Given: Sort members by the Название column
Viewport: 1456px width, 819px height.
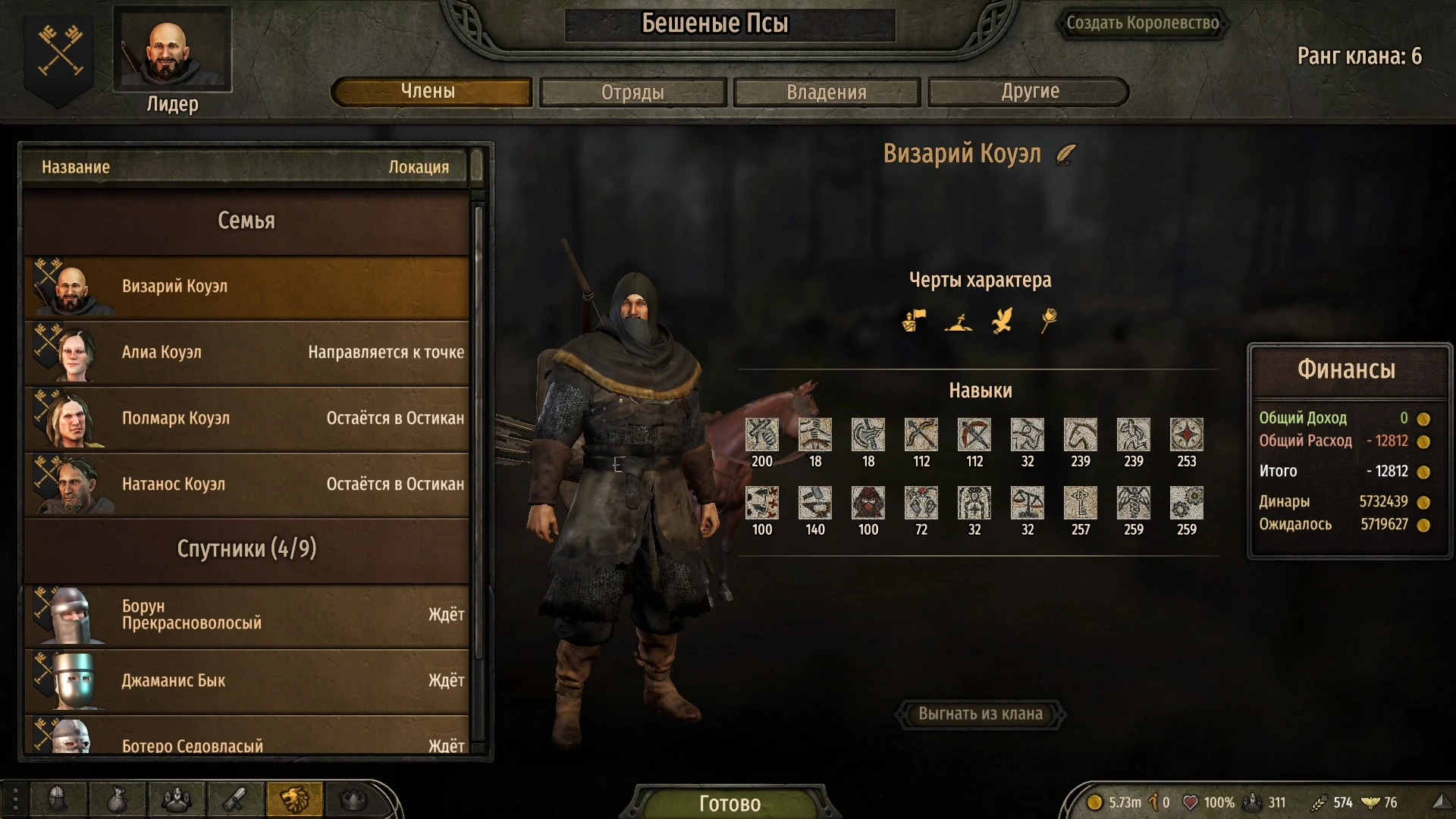Looking at the screenshot, I should (74, 167).
